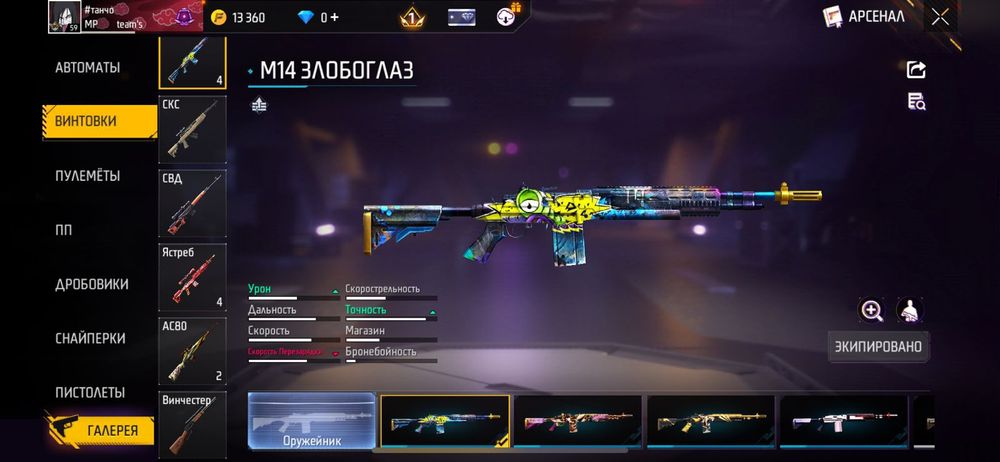The image size is (1000, 462).
Task: Click the Экипировано button
Action: 879,346
